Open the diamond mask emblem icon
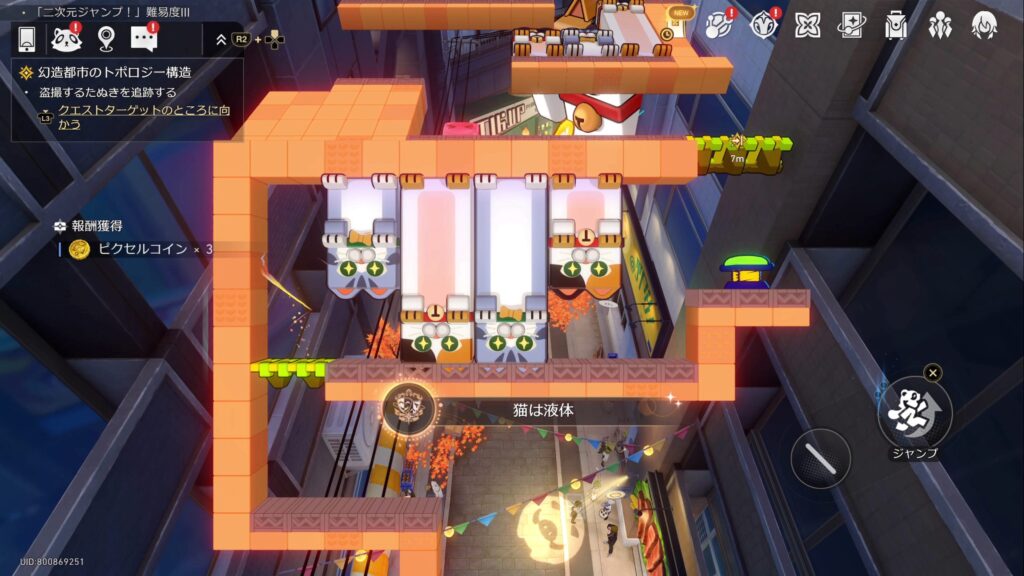The width and height of the screenshot is (1024, 576). (x=764, y=26)
